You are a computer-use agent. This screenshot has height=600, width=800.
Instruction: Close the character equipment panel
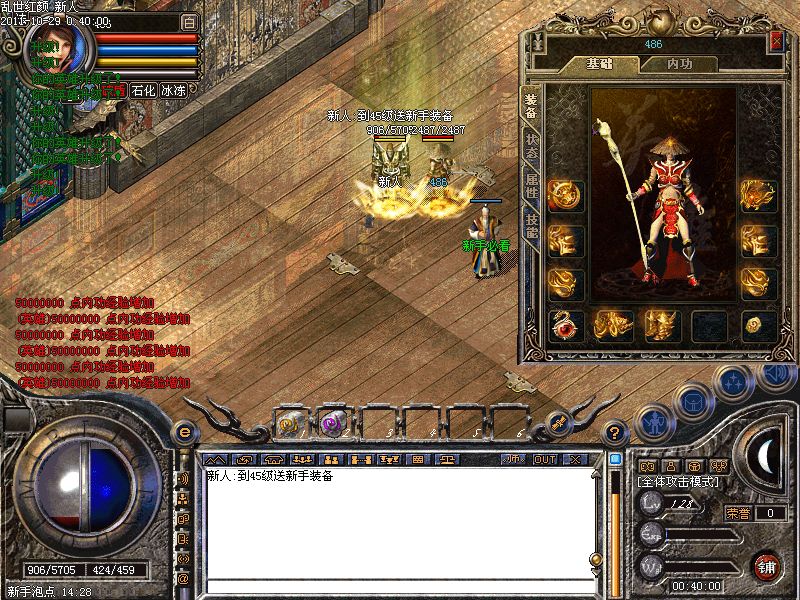[777, 41]
